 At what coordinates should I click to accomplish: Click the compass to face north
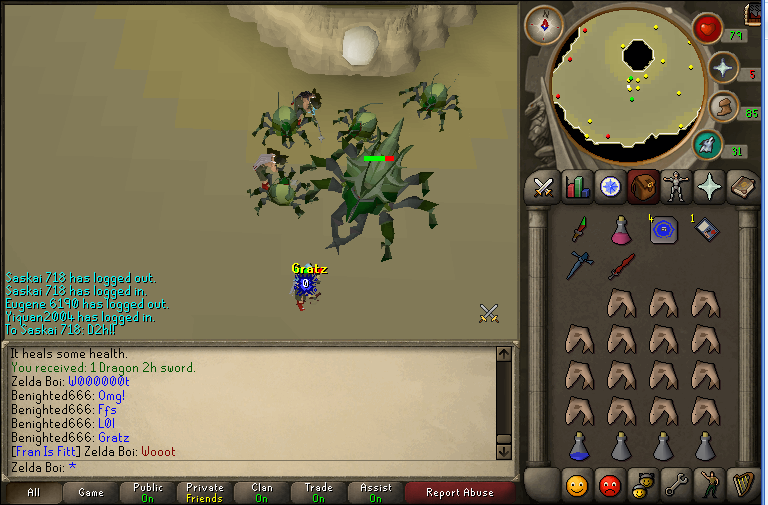tap(544, 25)
